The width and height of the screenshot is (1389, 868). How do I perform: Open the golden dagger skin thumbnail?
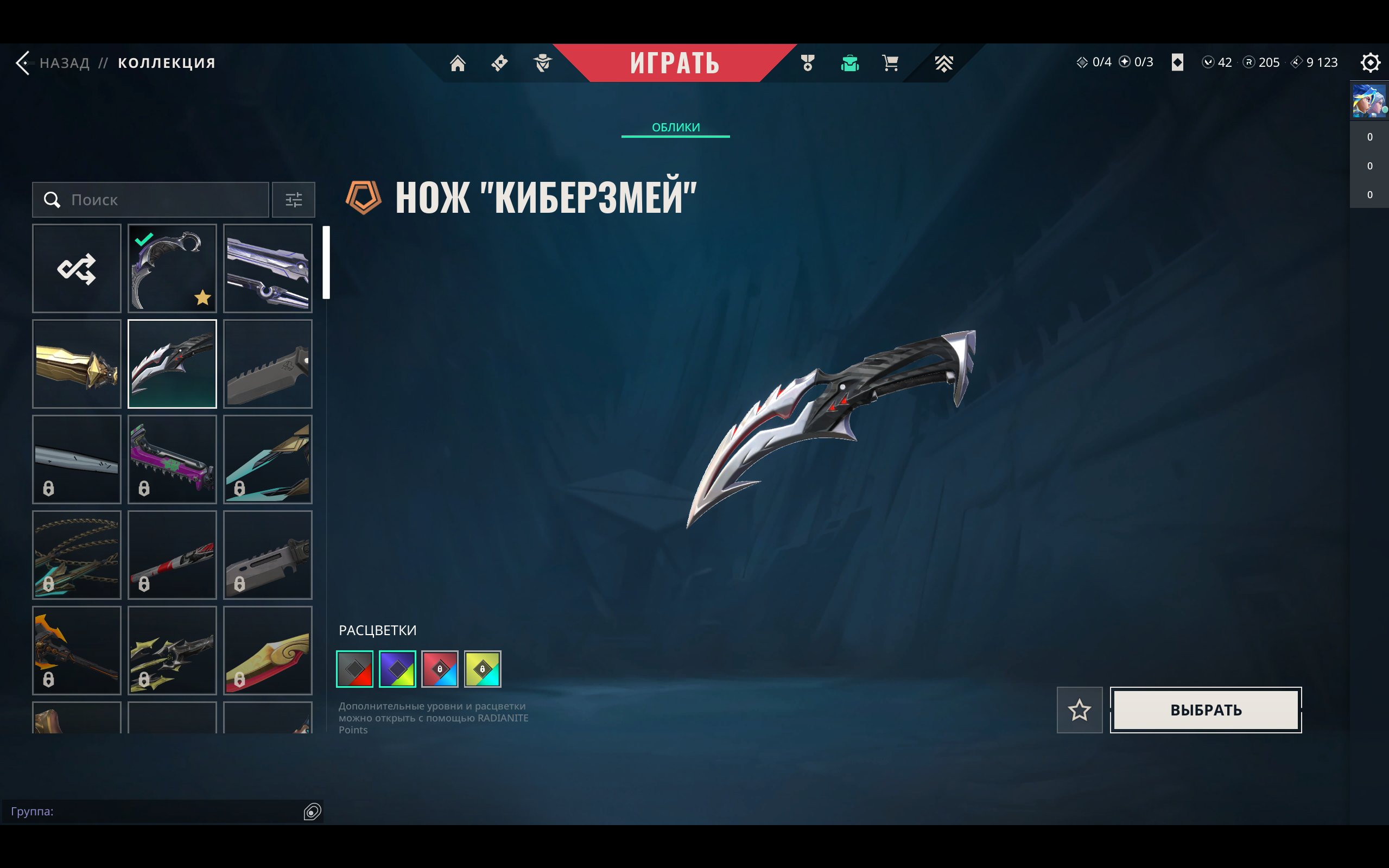[77, 363]
